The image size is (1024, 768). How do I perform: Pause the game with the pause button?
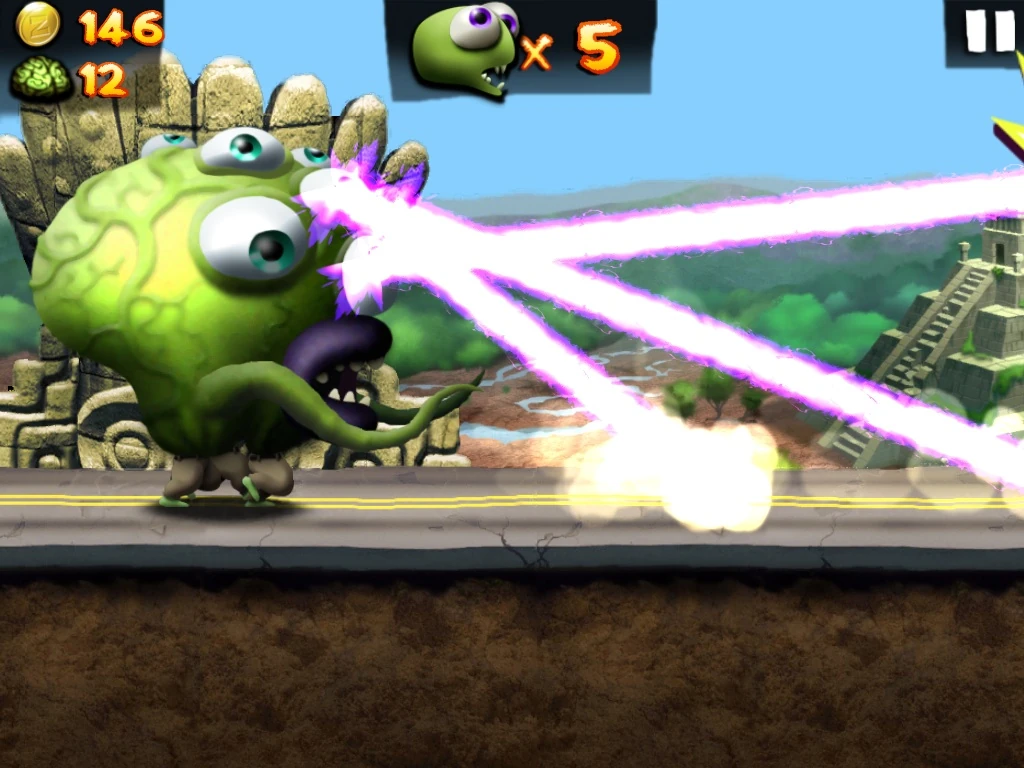(988, 31)
